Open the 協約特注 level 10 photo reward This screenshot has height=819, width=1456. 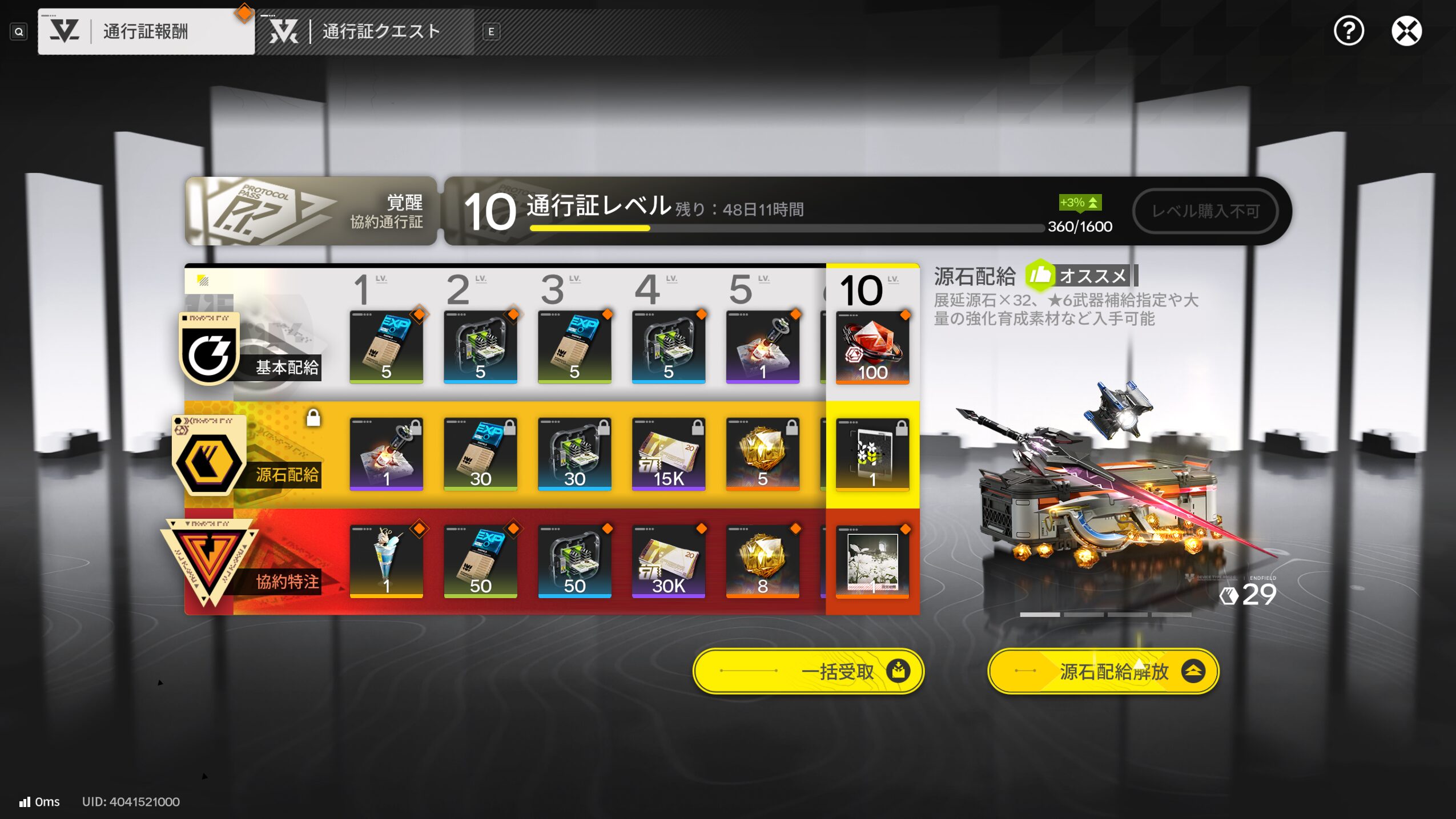tap(872, 561)
